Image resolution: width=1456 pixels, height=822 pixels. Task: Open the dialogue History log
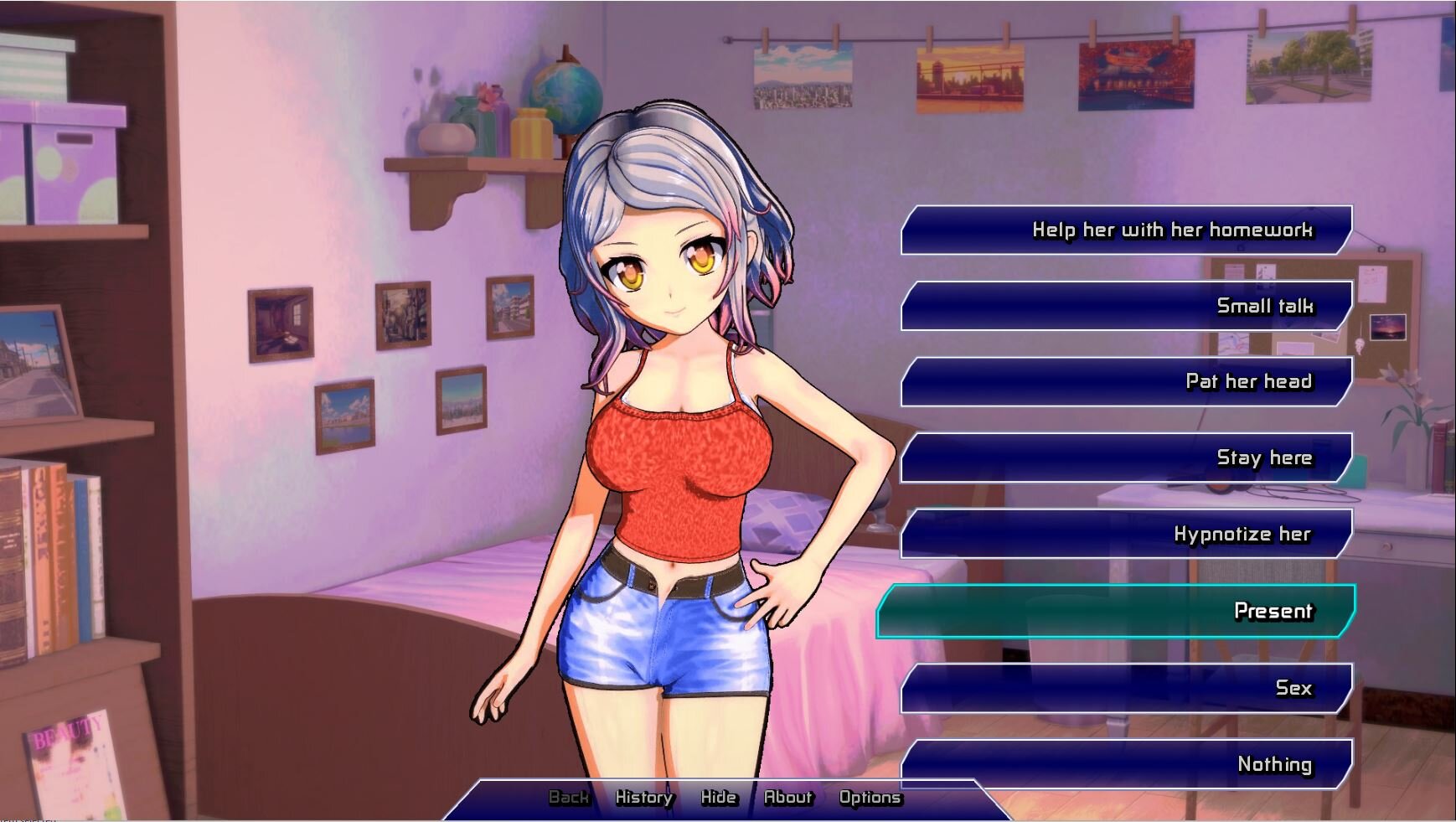coord(644,798)
